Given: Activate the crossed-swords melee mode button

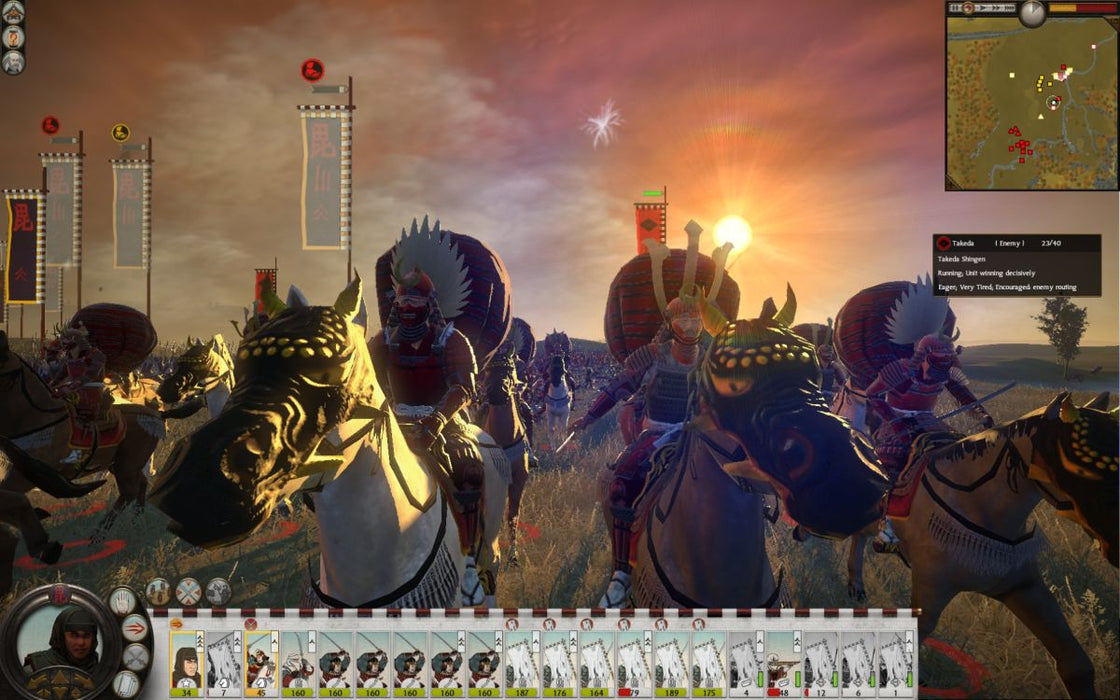Looking at the screenshot, I should (136, 656).
